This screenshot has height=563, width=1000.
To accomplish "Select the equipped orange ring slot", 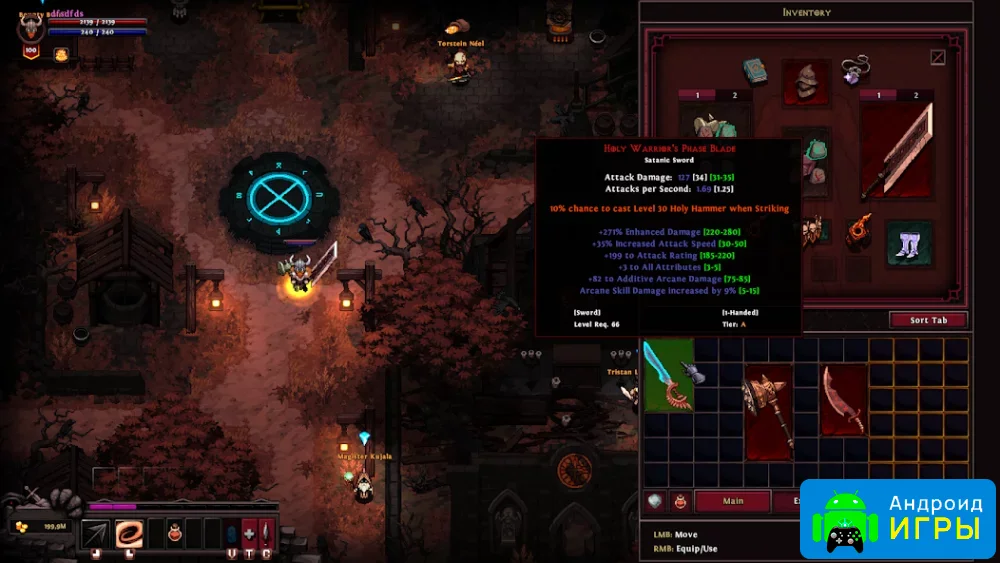I will (859, 232).
